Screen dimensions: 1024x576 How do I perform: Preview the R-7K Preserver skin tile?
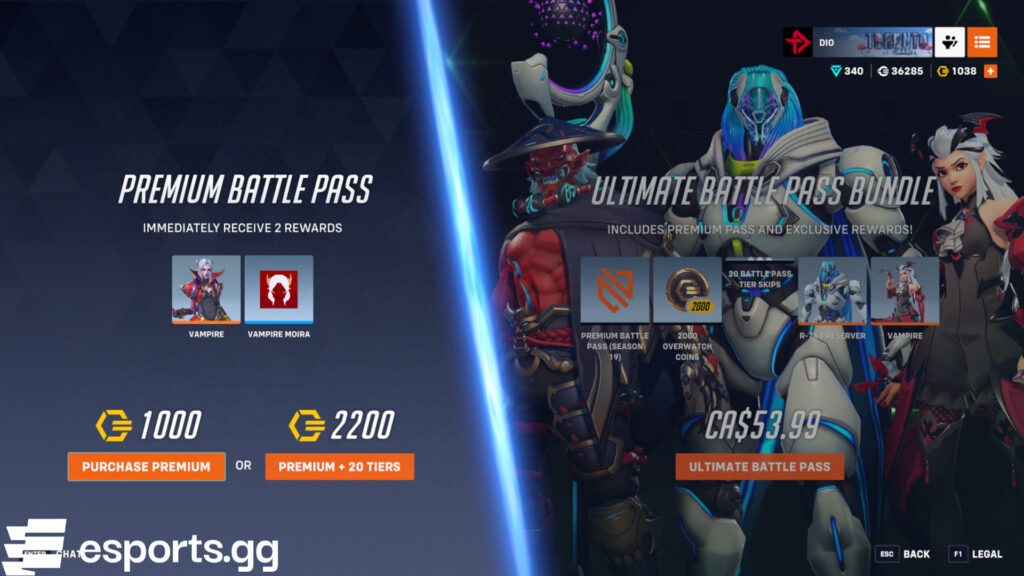click(832, 291)
